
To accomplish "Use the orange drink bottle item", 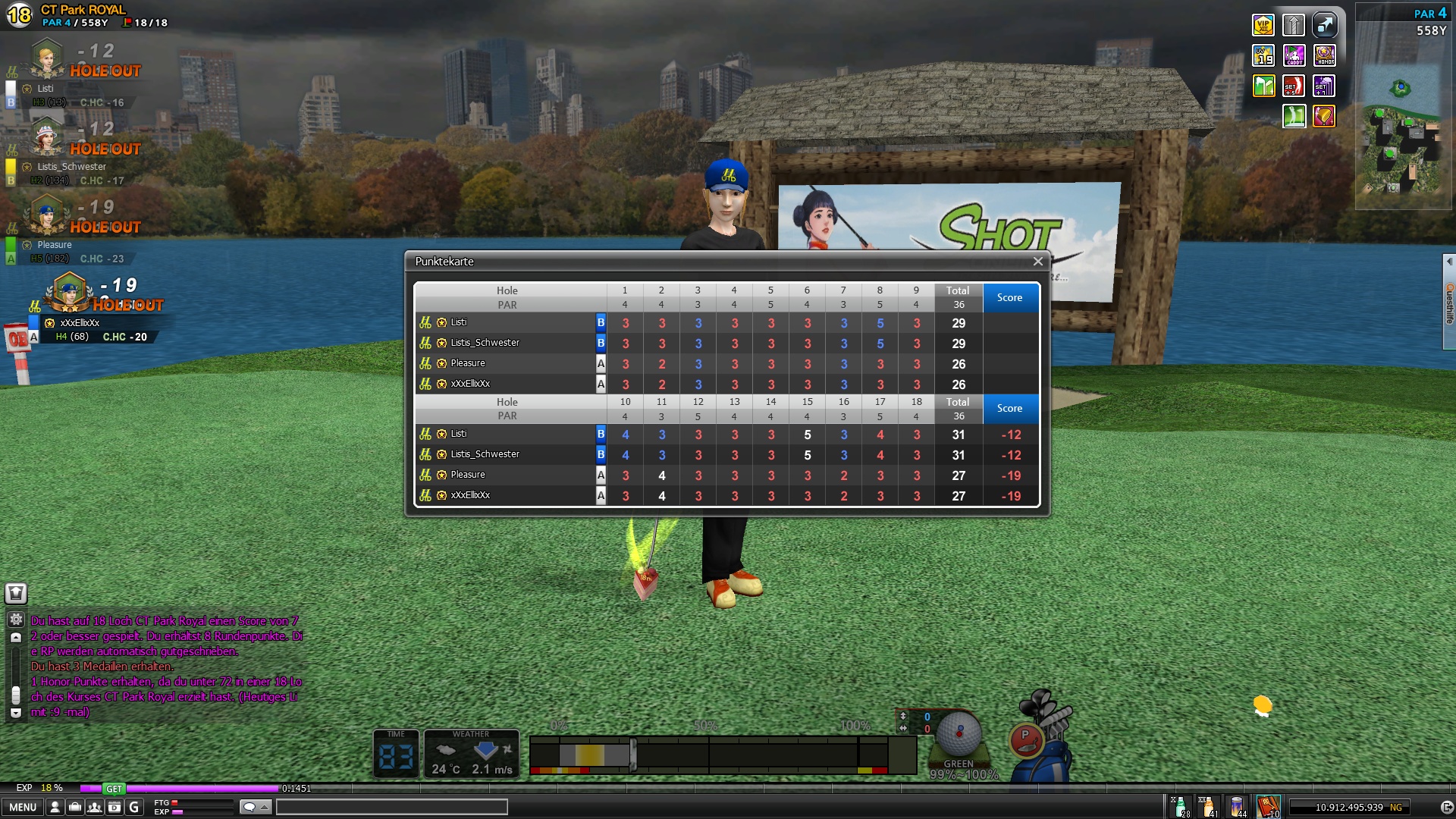I will tap(1208, 807).
